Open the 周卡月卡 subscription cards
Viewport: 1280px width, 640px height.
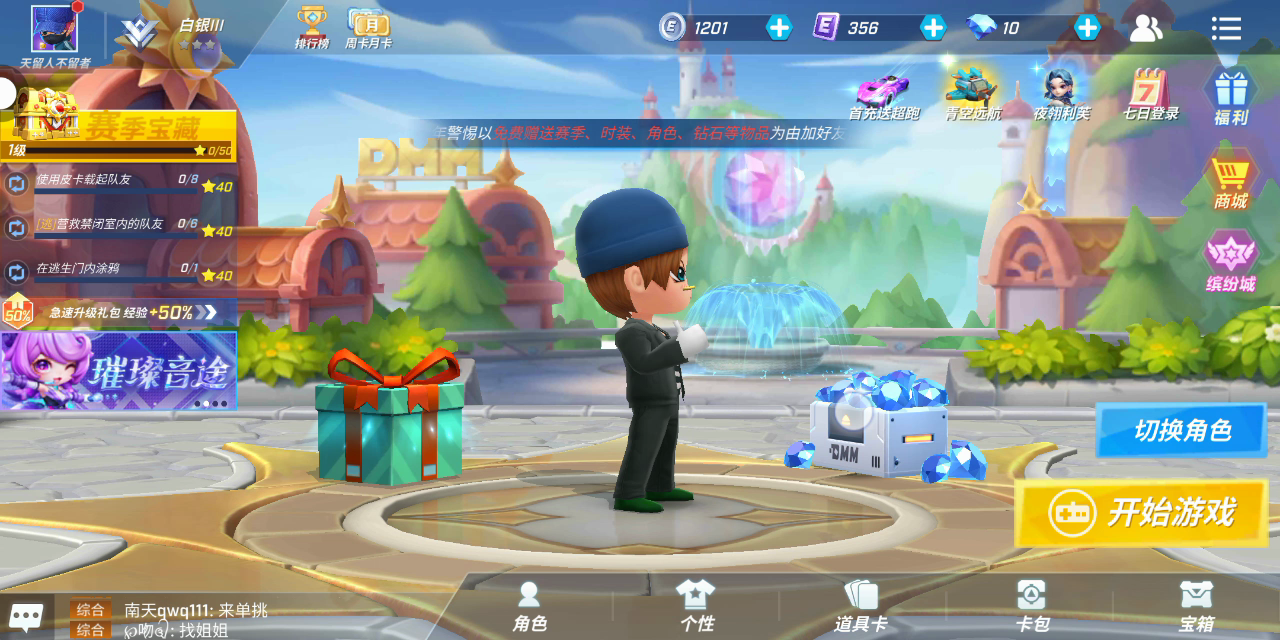point(368,27)
